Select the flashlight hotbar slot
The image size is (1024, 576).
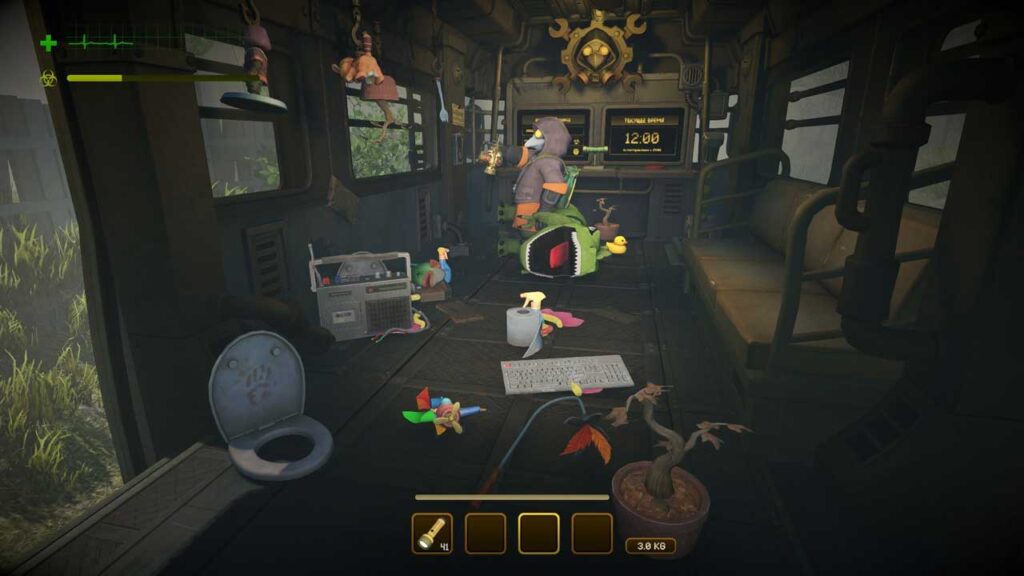(432, 533)
